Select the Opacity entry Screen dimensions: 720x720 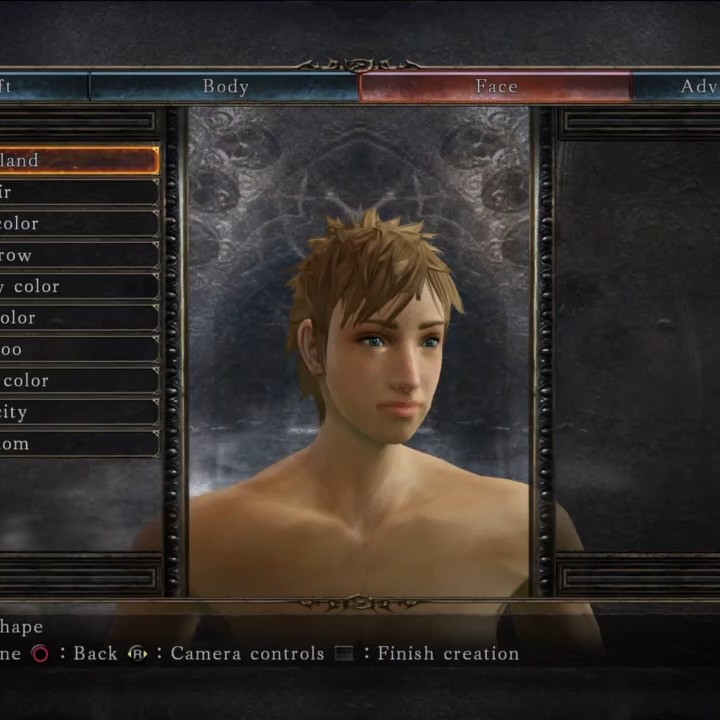78,412
